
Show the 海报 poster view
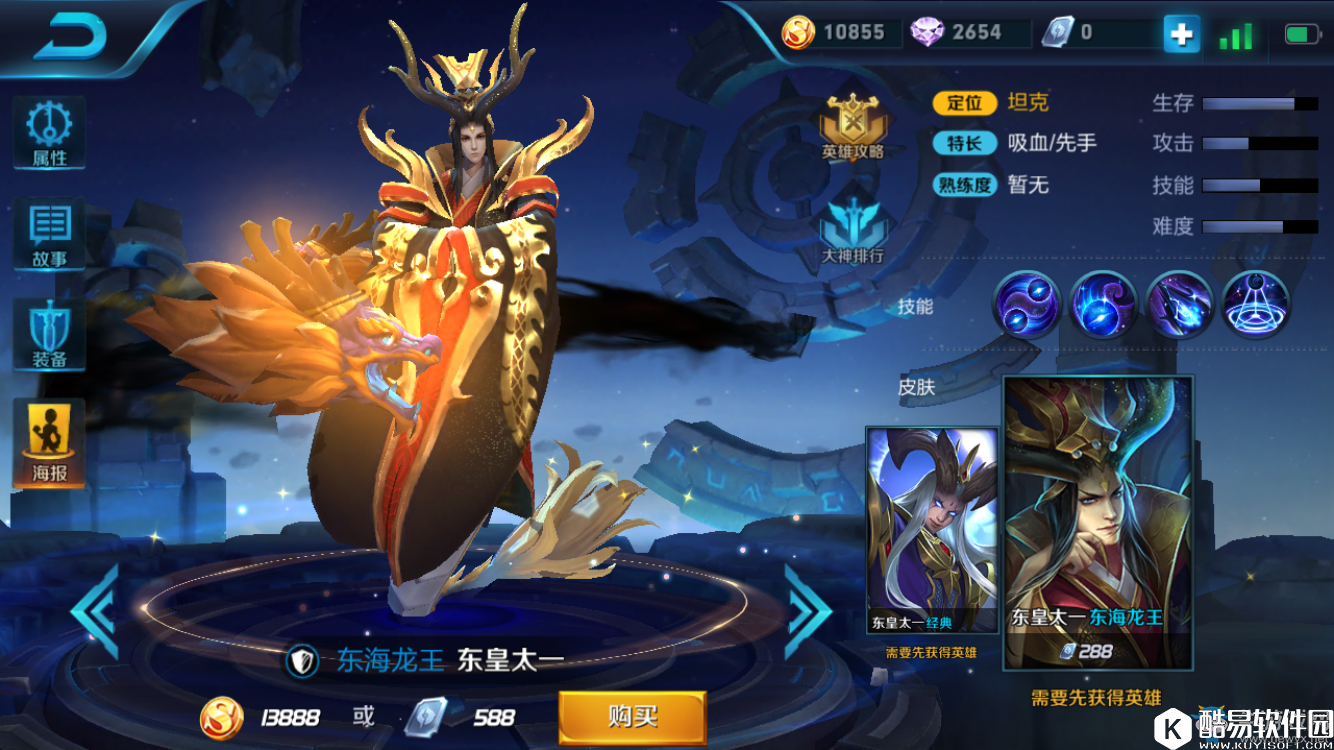48,444
